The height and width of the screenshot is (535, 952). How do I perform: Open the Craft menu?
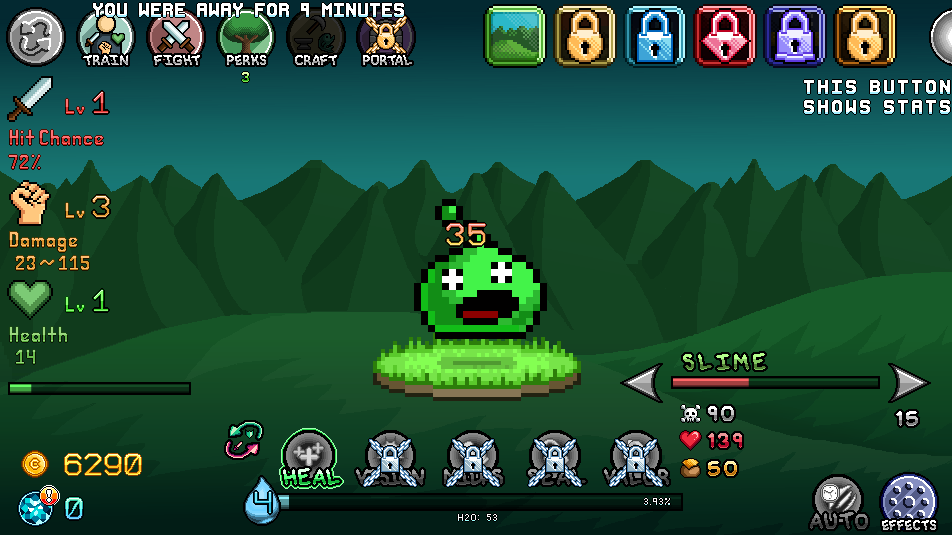(x=316, y=38)
